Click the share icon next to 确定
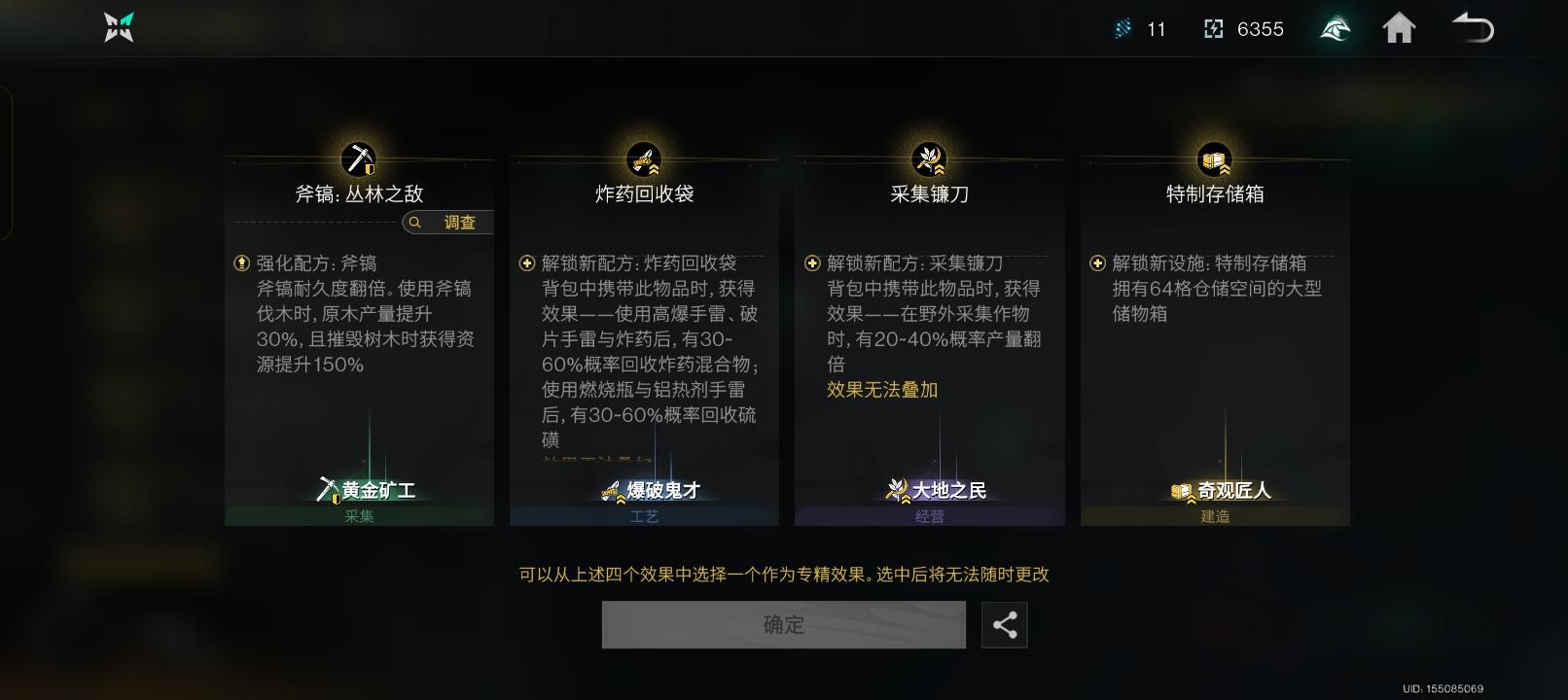Viewport: 1568px width, 700px height. 1005,625
